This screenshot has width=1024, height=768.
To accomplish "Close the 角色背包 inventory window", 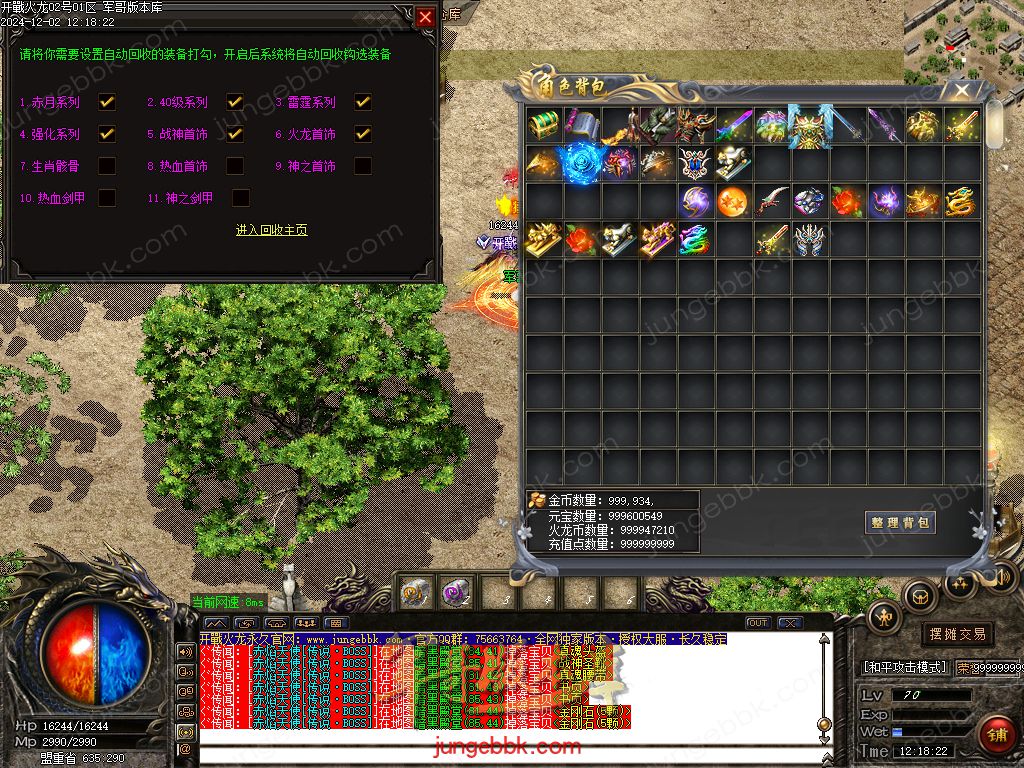I will (962, 91).
